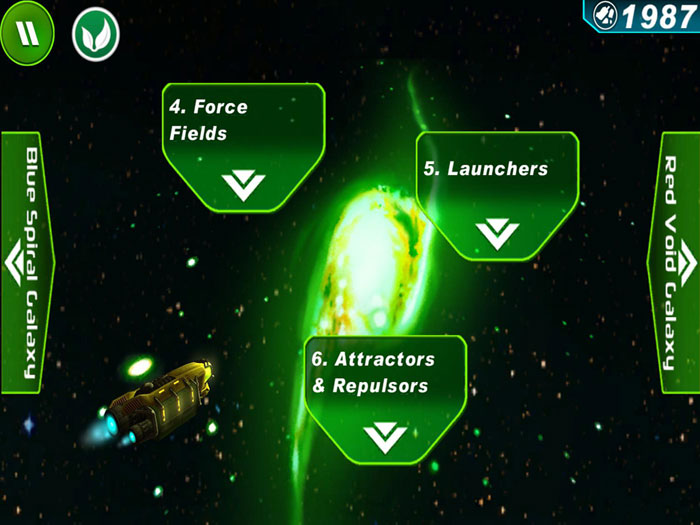Pause the game with the top-left button
The width and height of the screenshot is (700, 525).
point(32,33)
